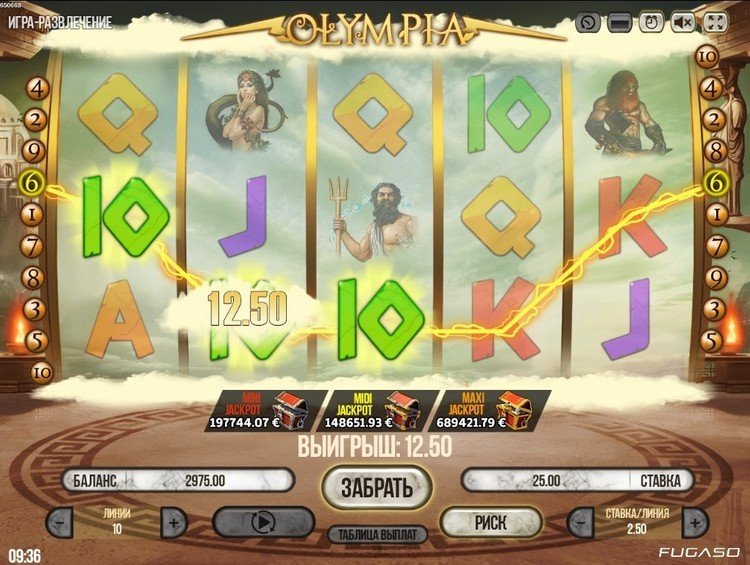
Task: Gamble the win with the РИСК button
Action: [490, 521]
